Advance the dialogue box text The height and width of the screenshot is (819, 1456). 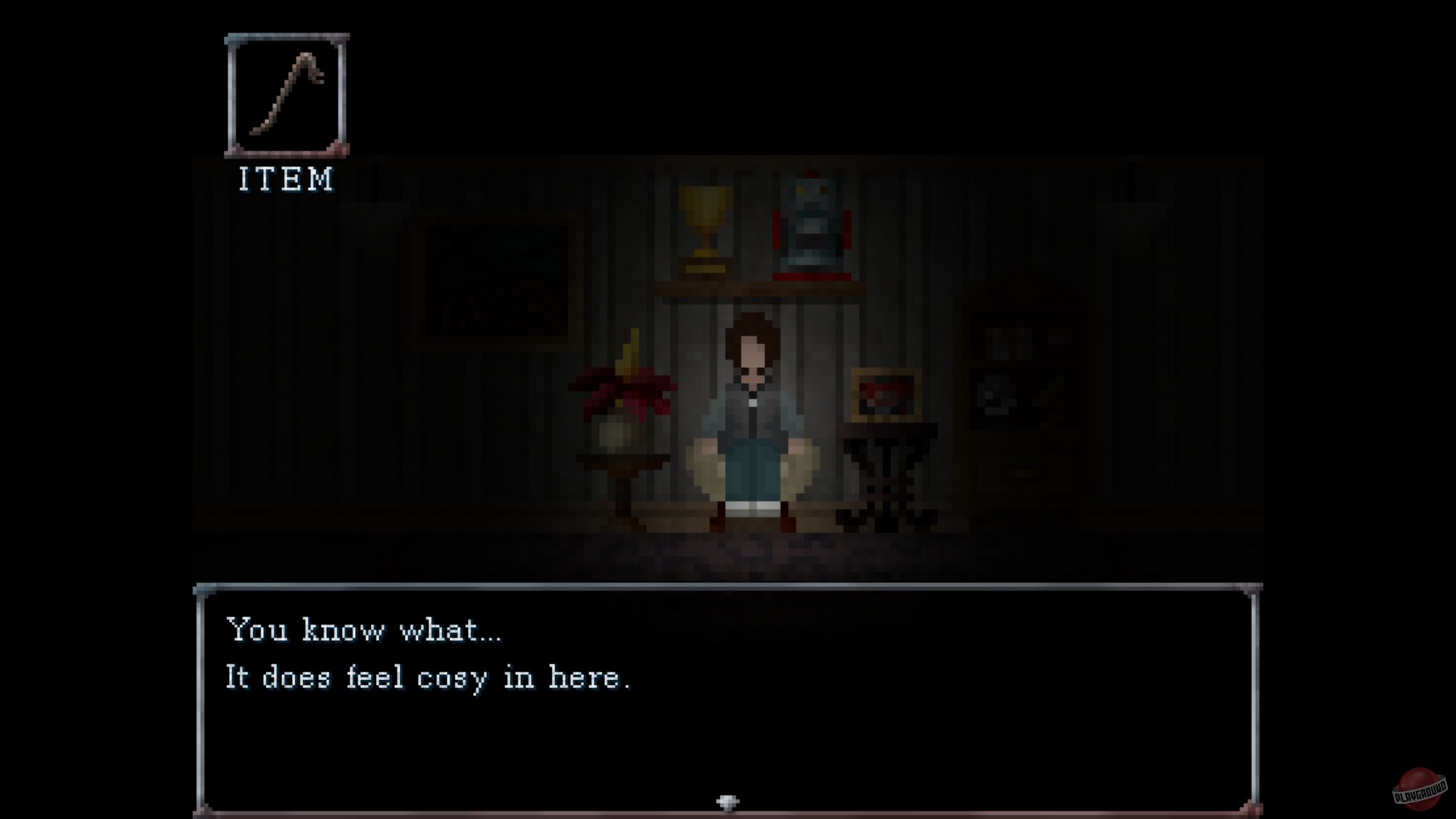point(728,705)
